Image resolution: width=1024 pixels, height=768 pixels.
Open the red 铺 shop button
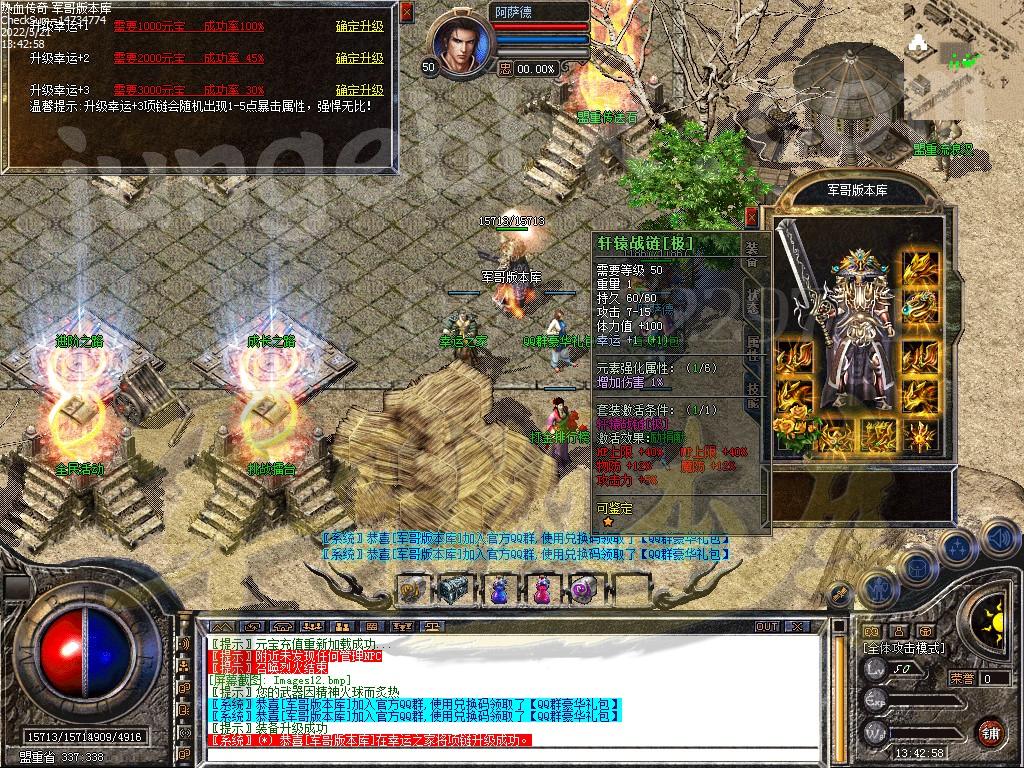tap(990, 731)
